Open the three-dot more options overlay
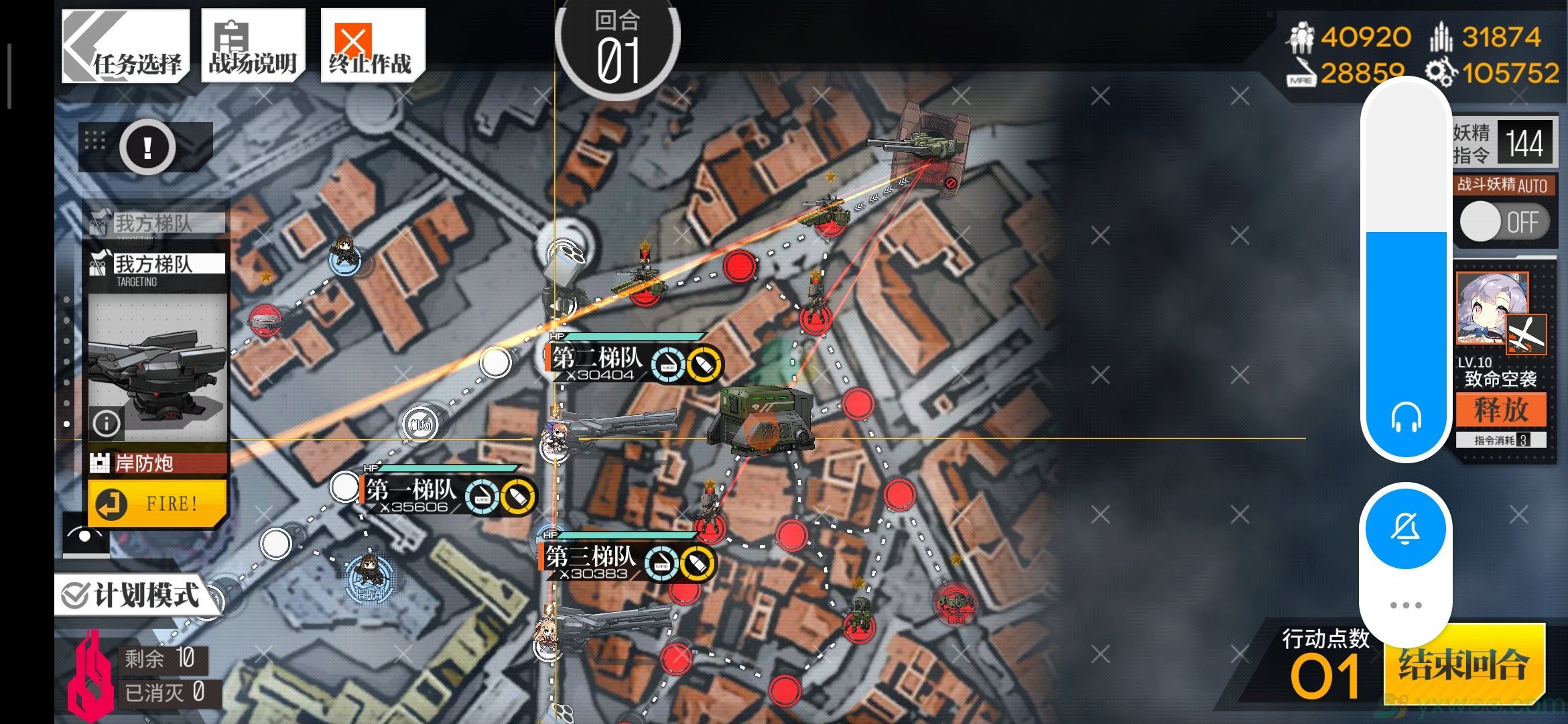 tap(1405, 605)
